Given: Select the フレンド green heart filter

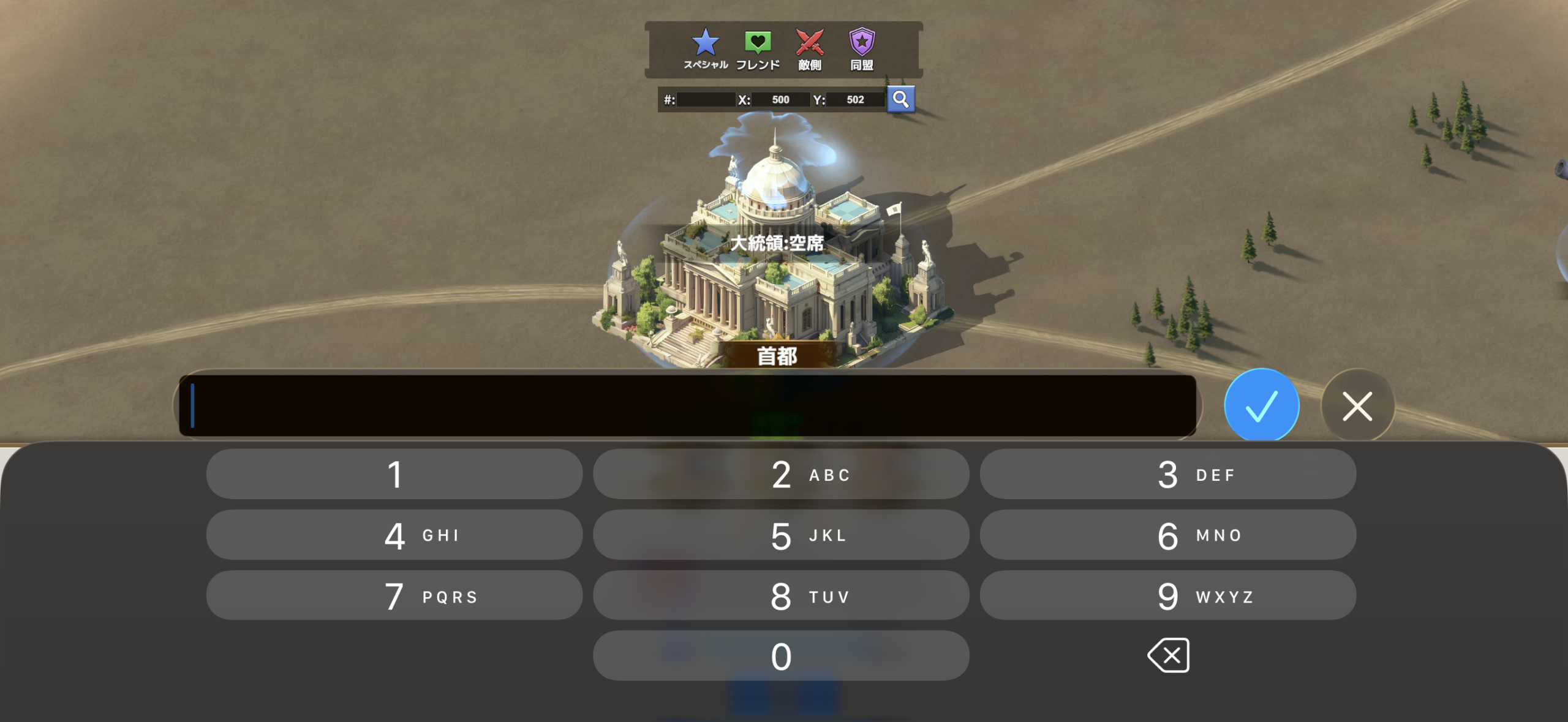Looking at the screenshot, I should [758, 49].
